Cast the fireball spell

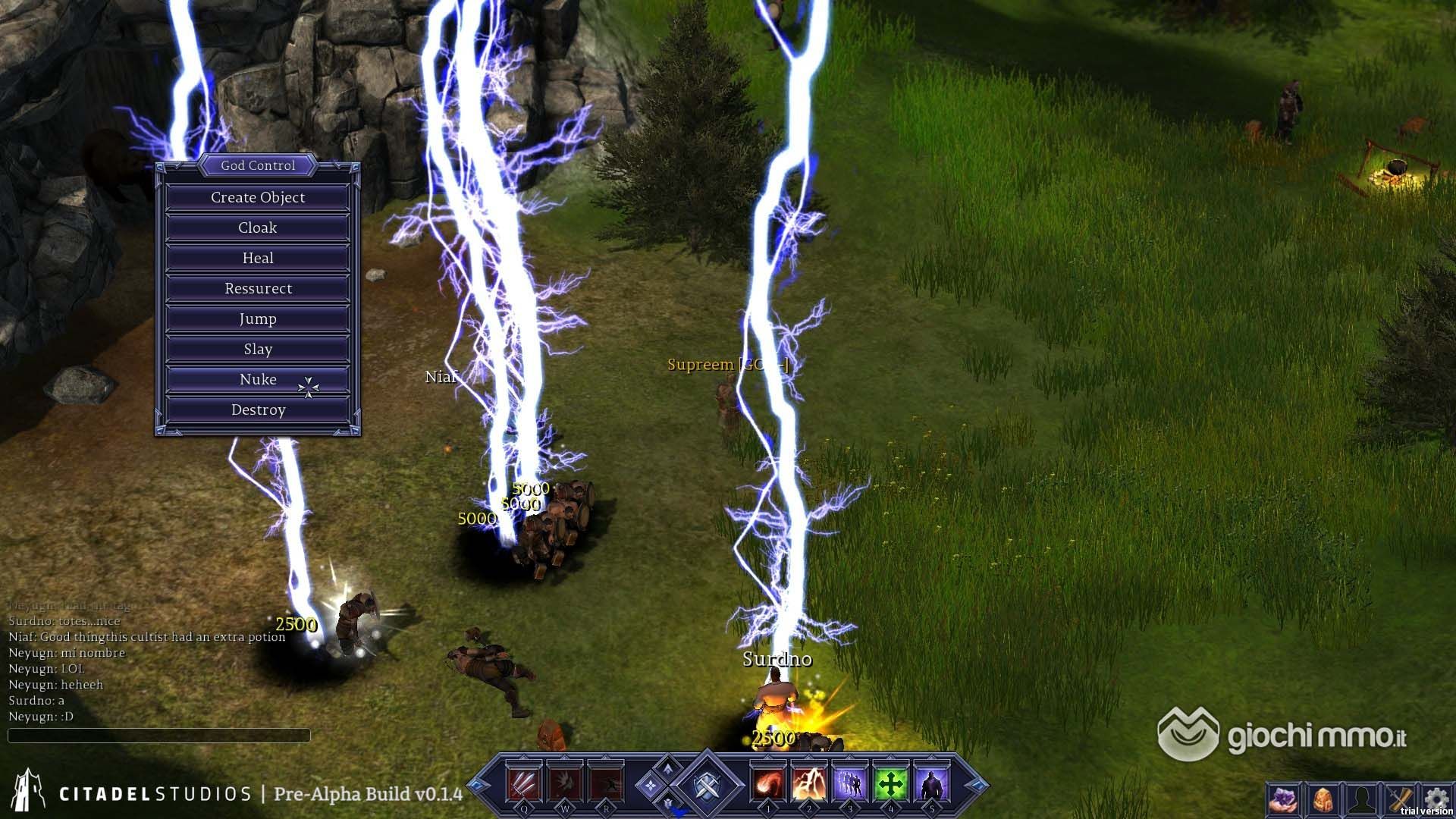768,782
